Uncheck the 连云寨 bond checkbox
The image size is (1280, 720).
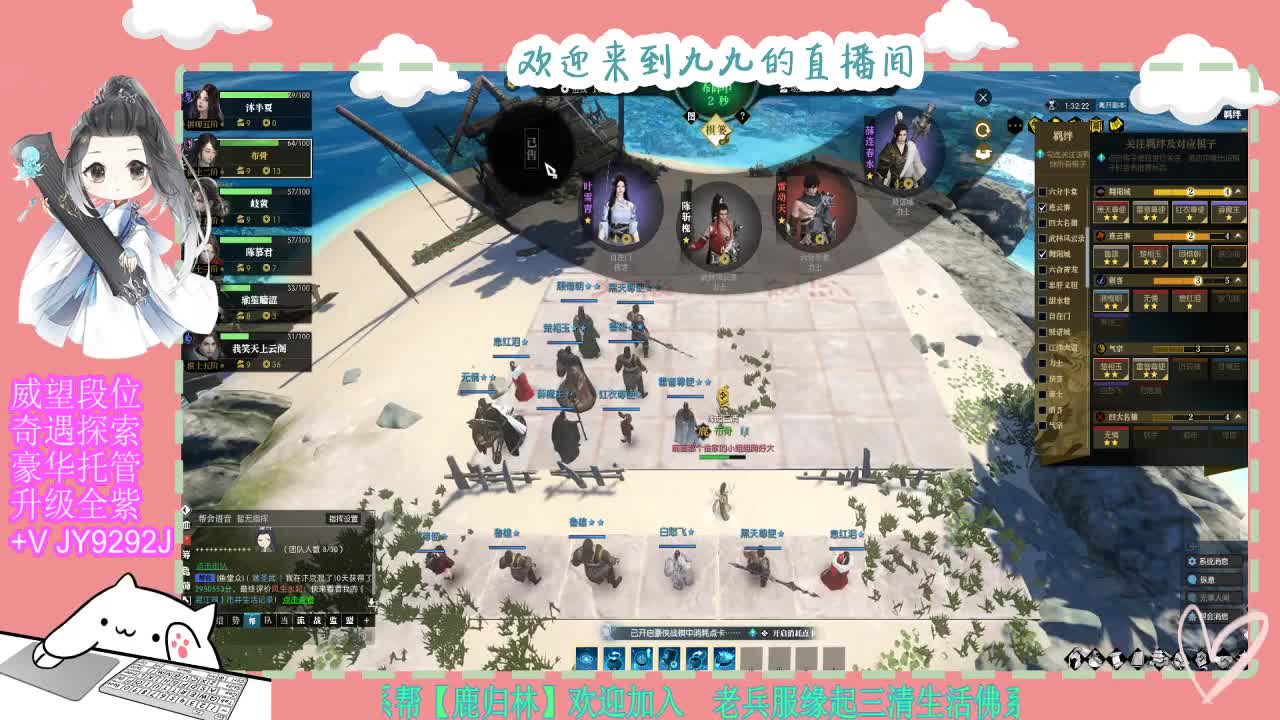[x=1044, y=209]
